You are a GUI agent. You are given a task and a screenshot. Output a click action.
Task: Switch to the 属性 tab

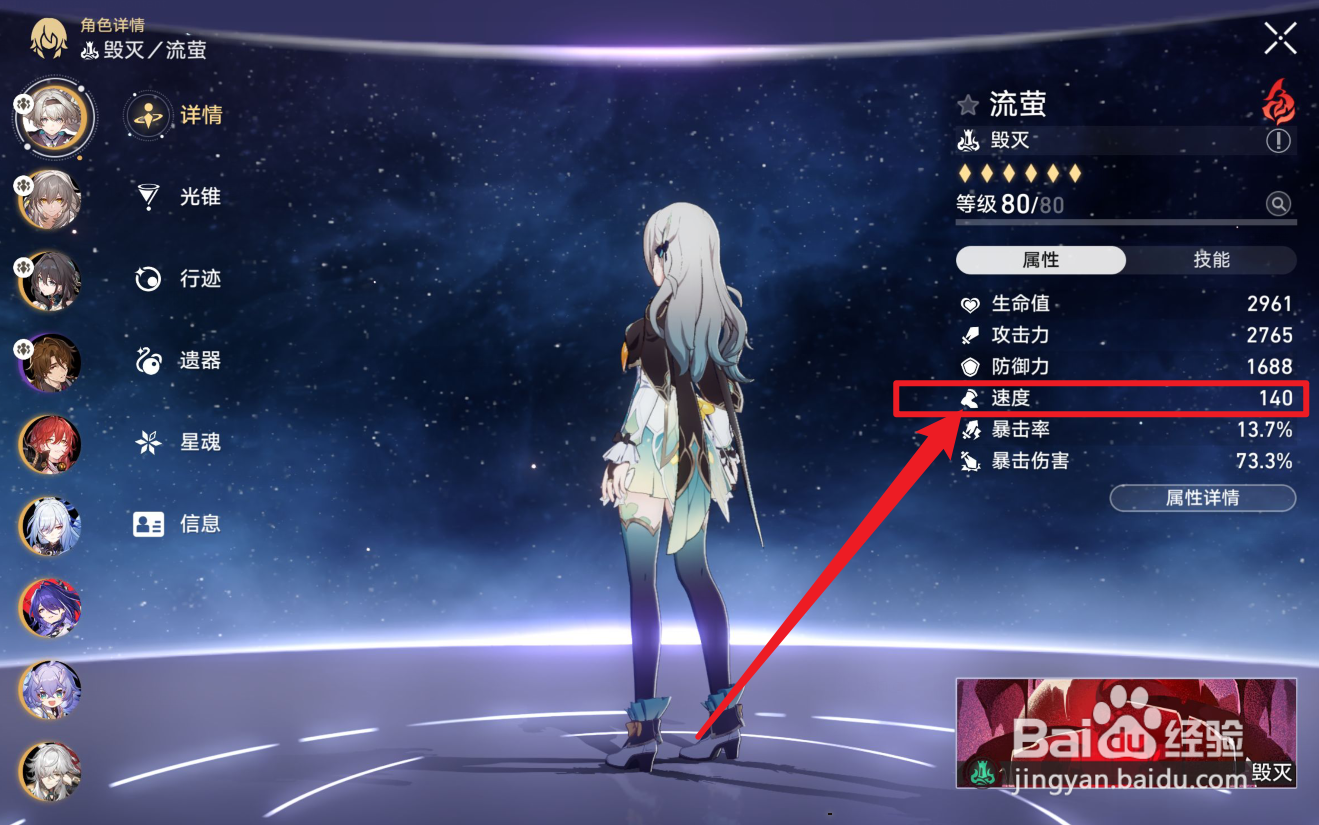(1040, 259)
